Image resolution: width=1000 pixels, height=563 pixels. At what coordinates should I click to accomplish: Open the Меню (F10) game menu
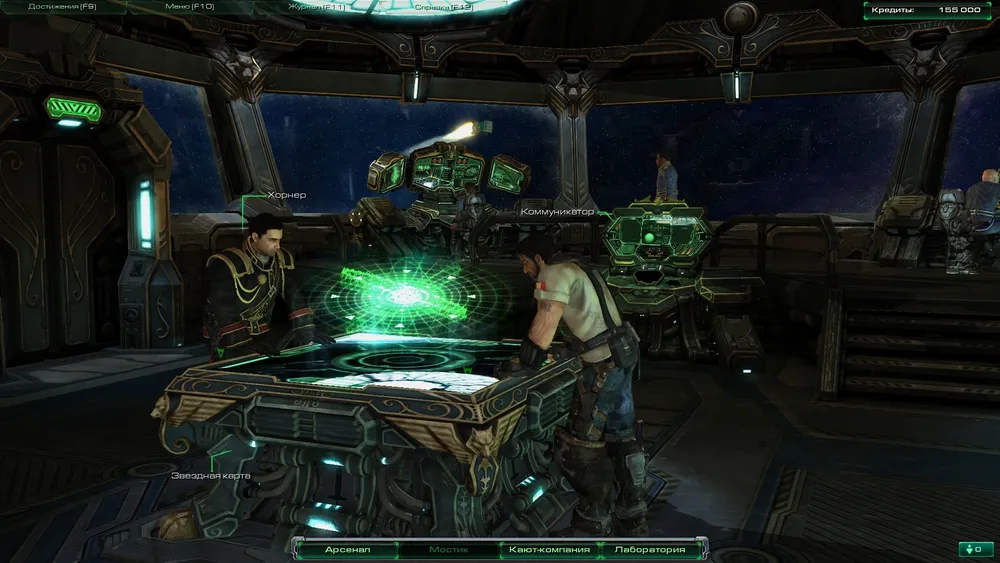[x=188, y=7]
